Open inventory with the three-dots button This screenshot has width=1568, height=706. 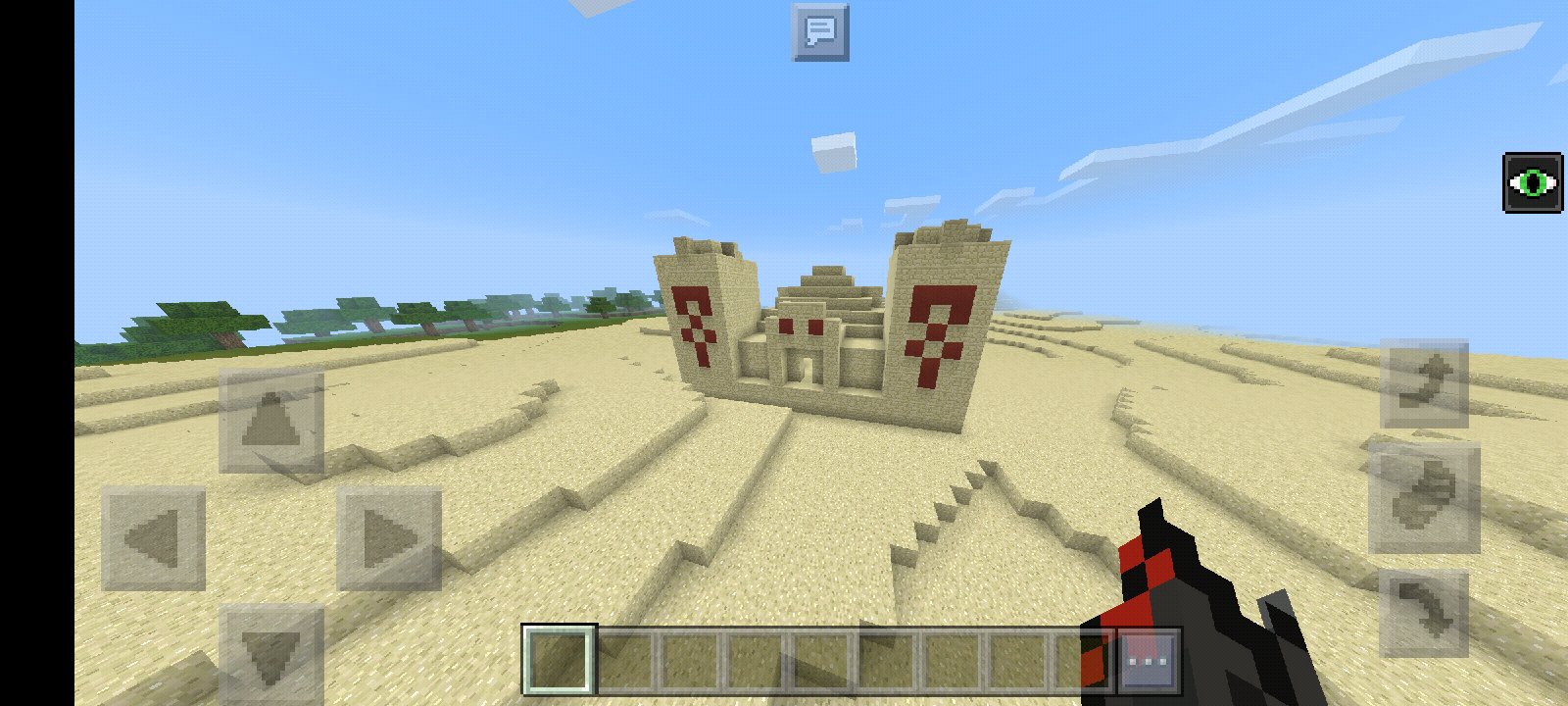[1148, 661]
